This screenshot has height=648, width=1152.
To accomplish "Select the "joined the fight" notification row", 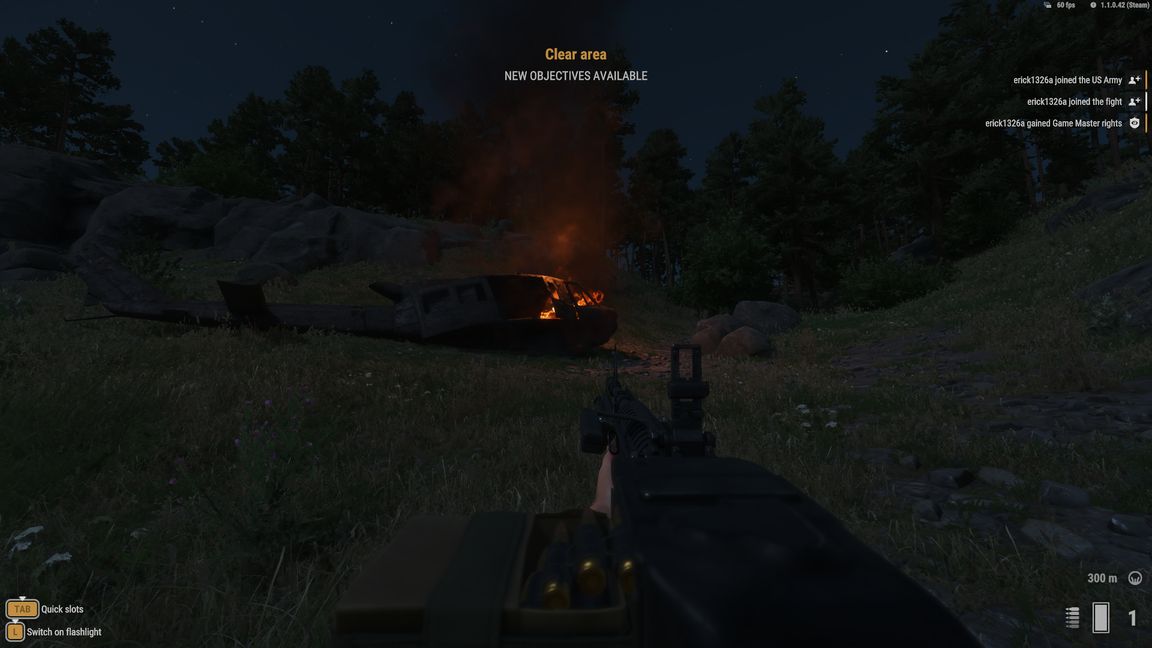I will point(1074,102).
